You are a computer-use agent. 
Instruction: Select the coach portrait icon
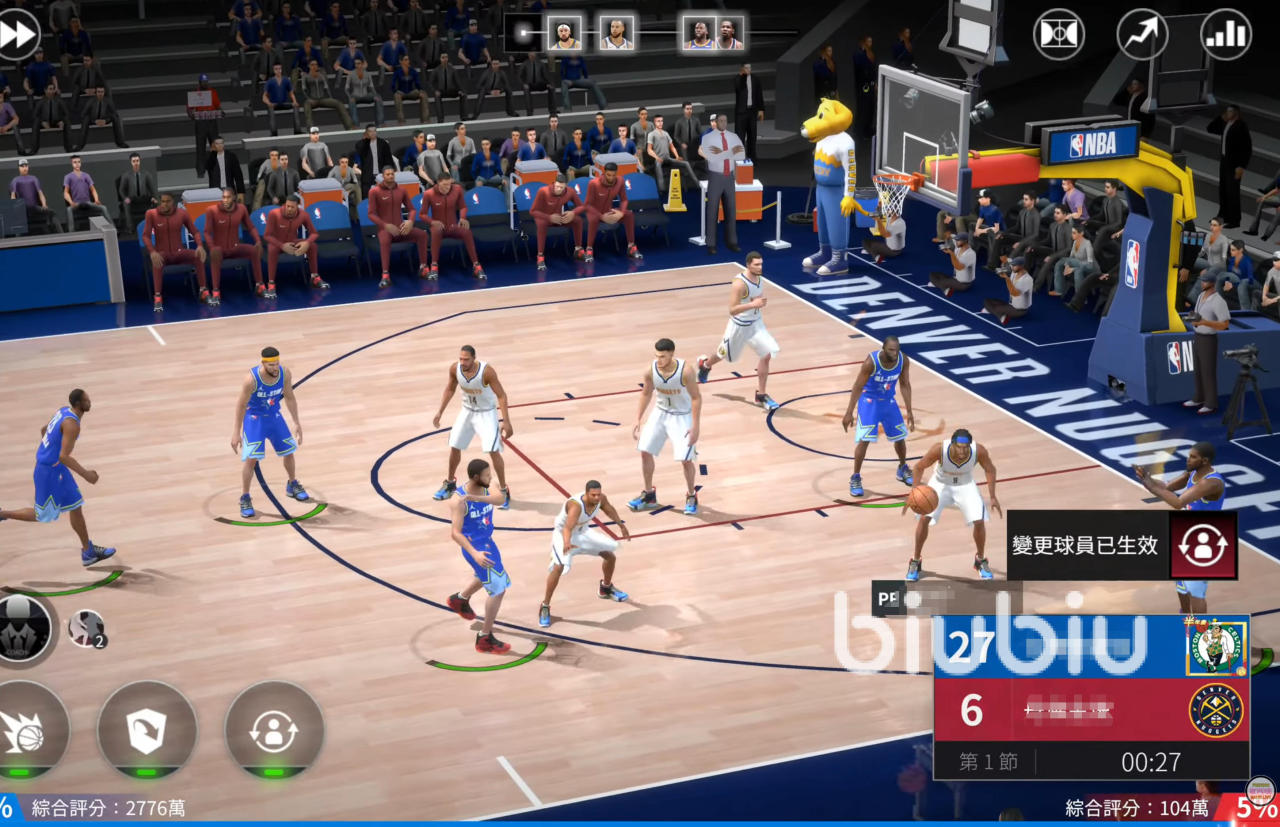(22, 628)
